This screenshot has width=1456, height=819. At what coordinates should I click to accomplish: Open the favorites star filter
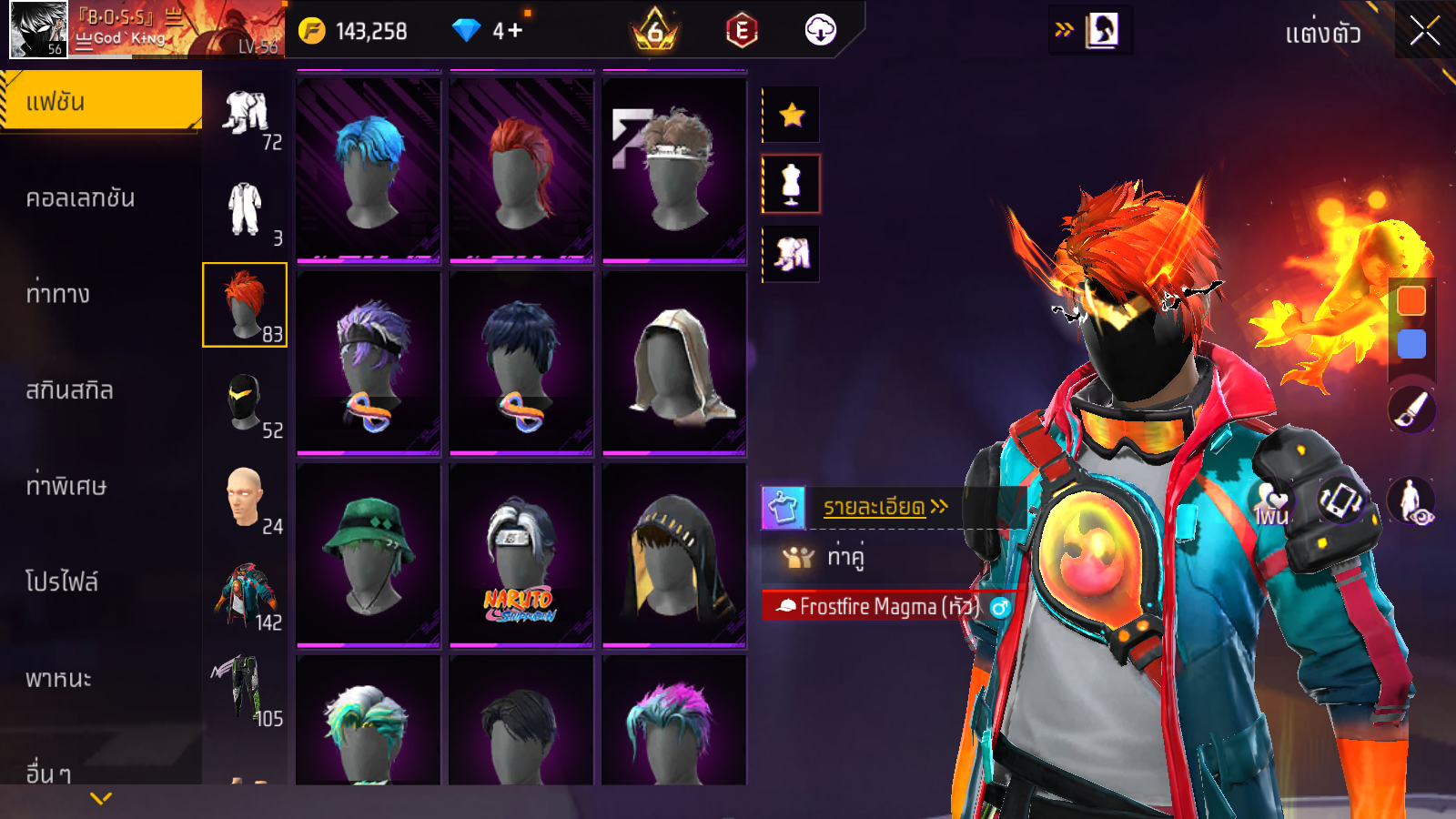click(792, 115)
